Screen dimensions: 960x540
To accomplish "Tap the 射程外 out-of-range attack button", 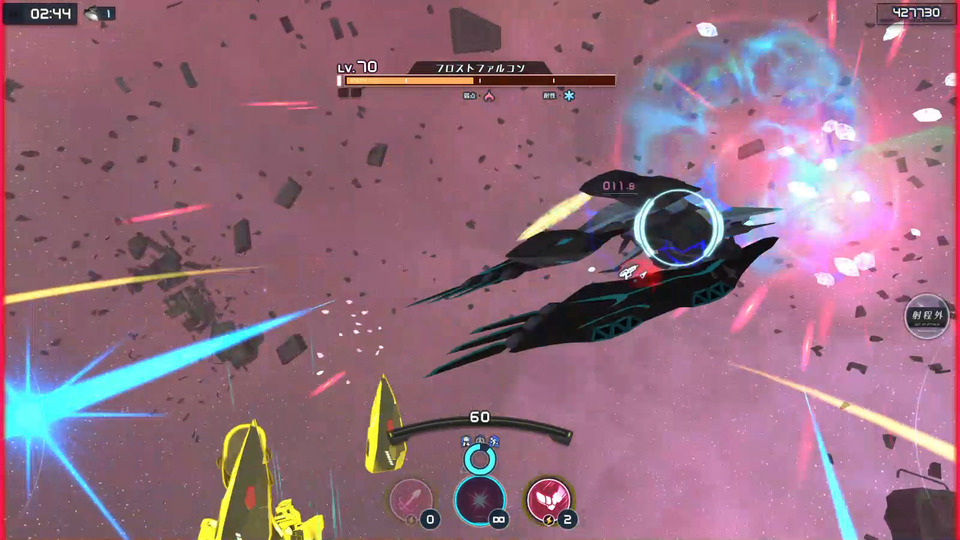I will (926, 316).
